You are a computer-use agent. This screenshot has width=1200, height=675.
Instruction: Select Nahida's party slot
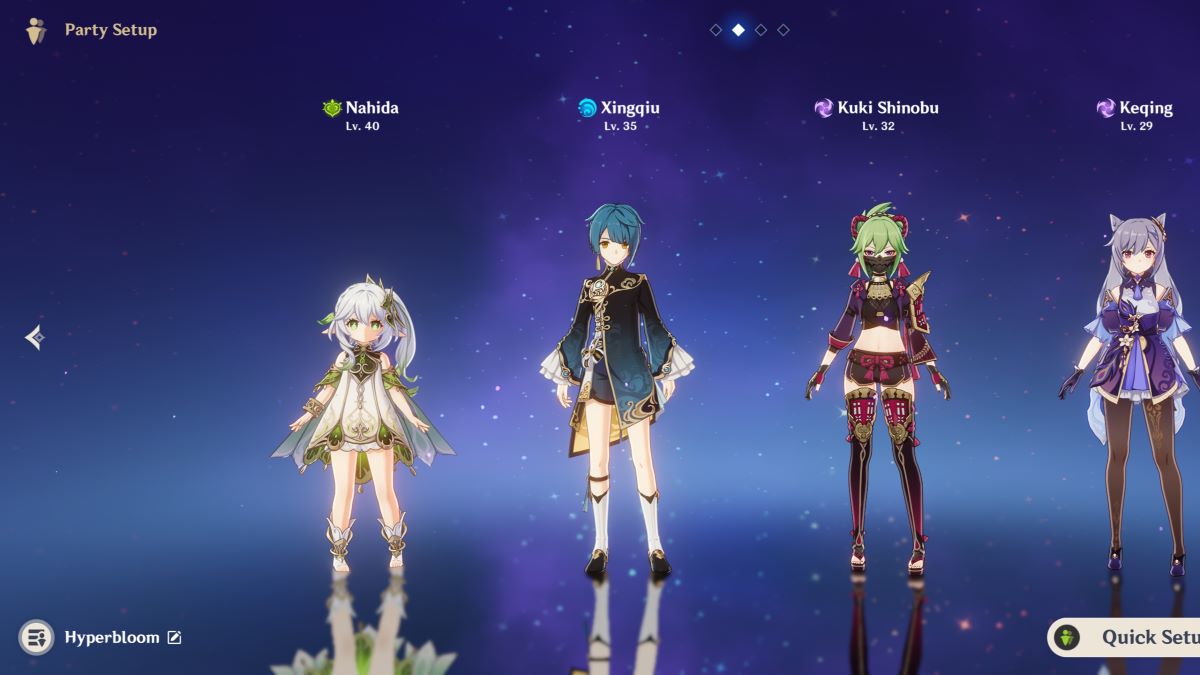[x=361, y=400]
